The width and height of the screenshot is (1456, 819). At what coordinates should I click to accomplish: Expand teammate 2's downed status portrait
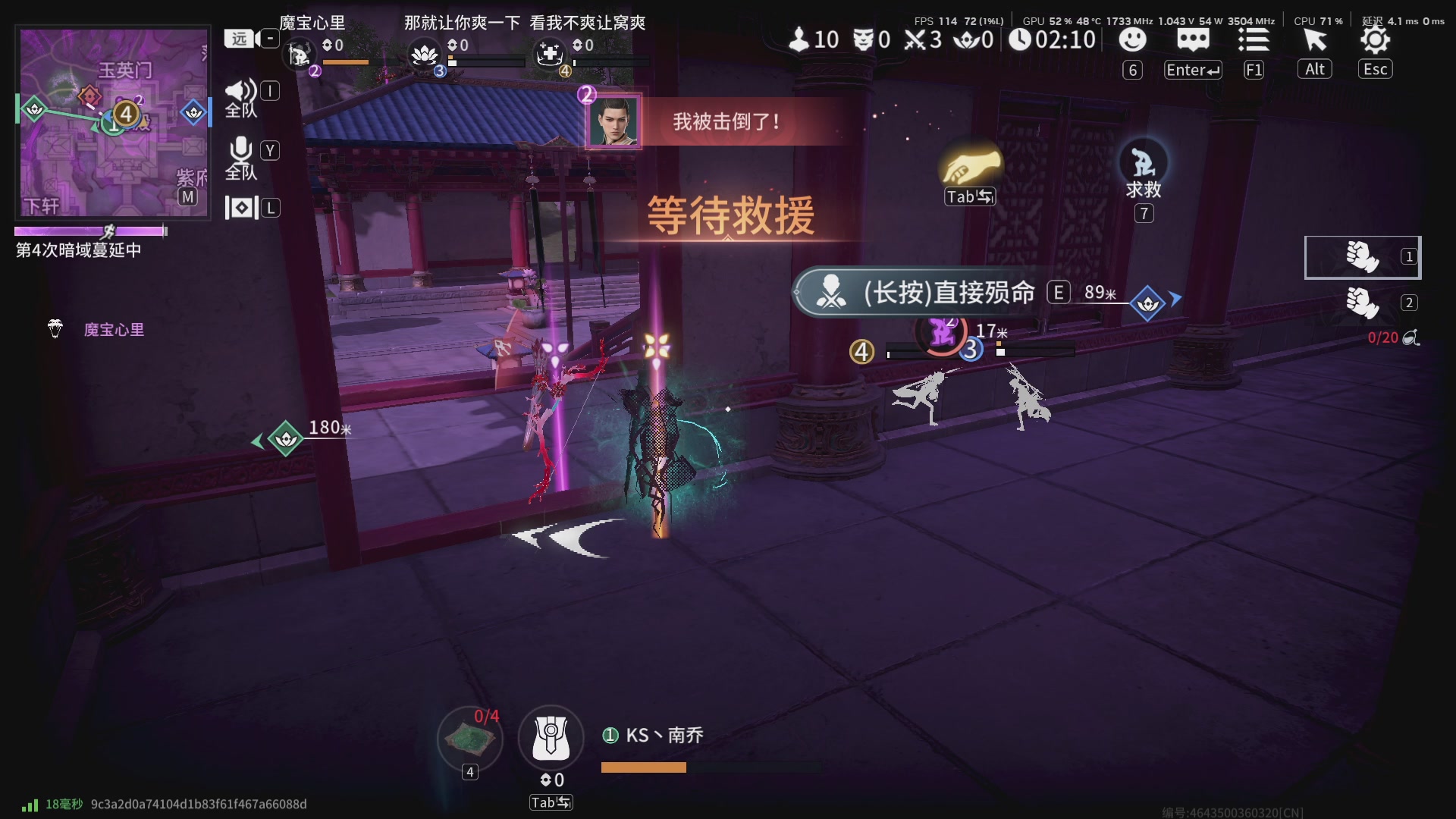click(x=613, y=122)
